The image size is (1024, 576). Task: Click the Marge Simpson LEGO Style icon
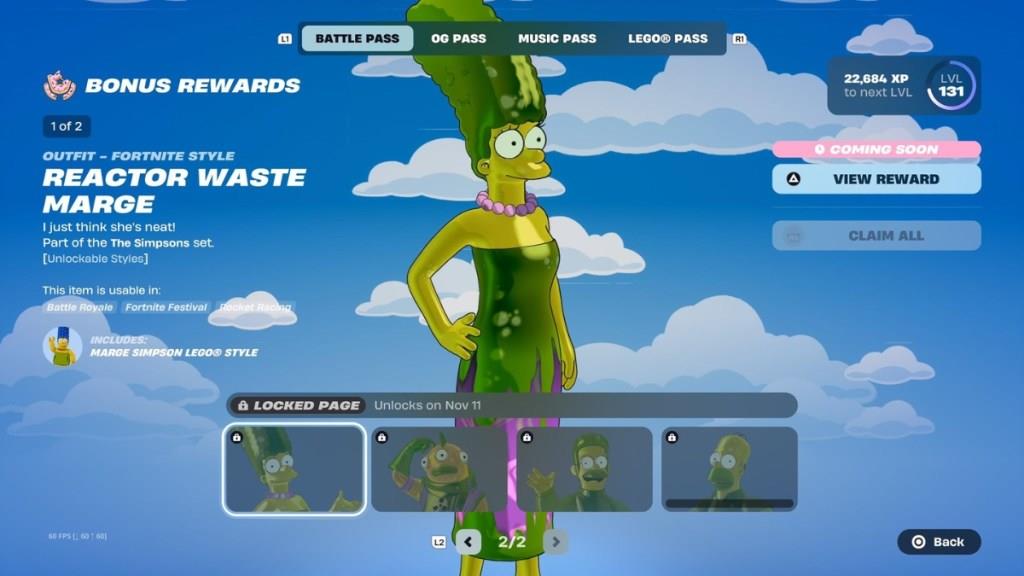coord(63,346)
